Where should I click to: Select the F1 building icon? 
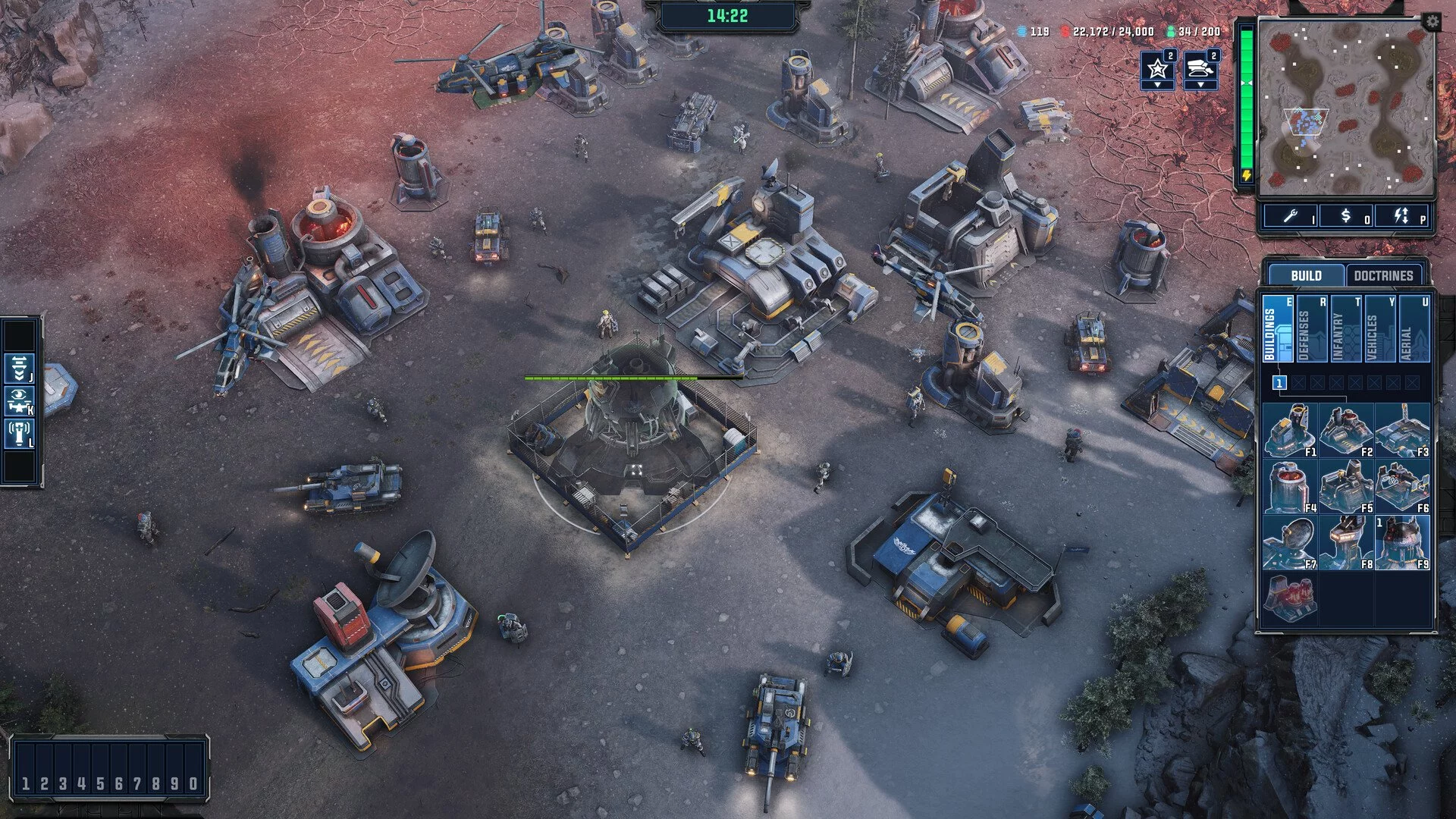pos(1289,430)
